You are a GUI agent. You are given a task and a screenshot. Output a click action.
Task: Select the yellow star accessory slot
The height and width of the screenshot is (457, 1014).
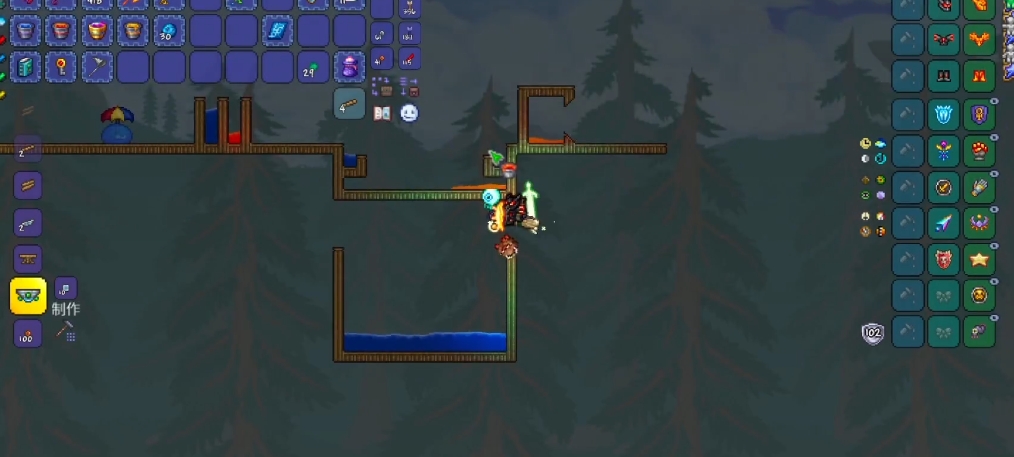coord(979,259)
